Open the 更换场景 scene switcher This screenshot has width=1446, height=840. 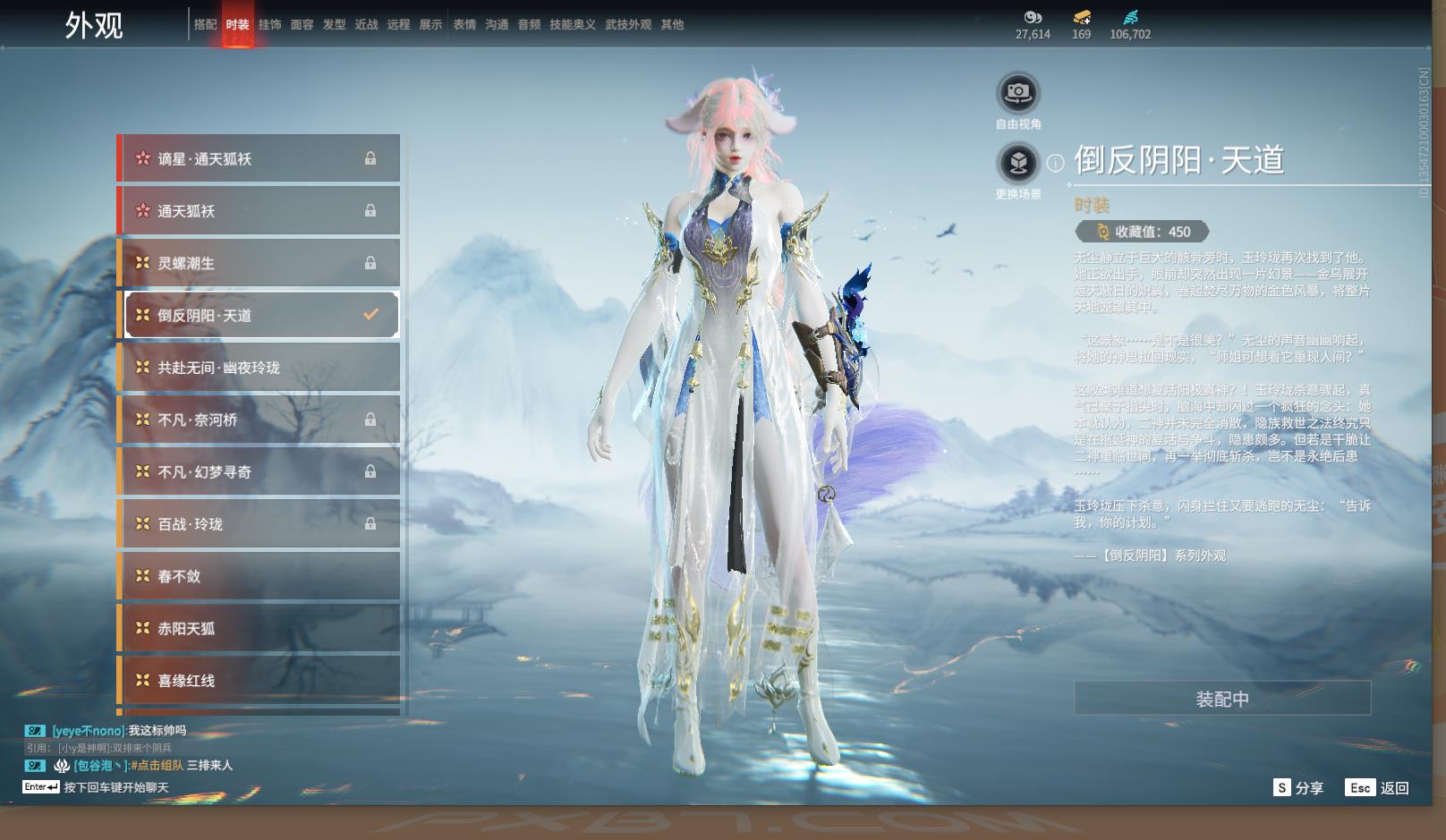click(x=1017, y=163)
